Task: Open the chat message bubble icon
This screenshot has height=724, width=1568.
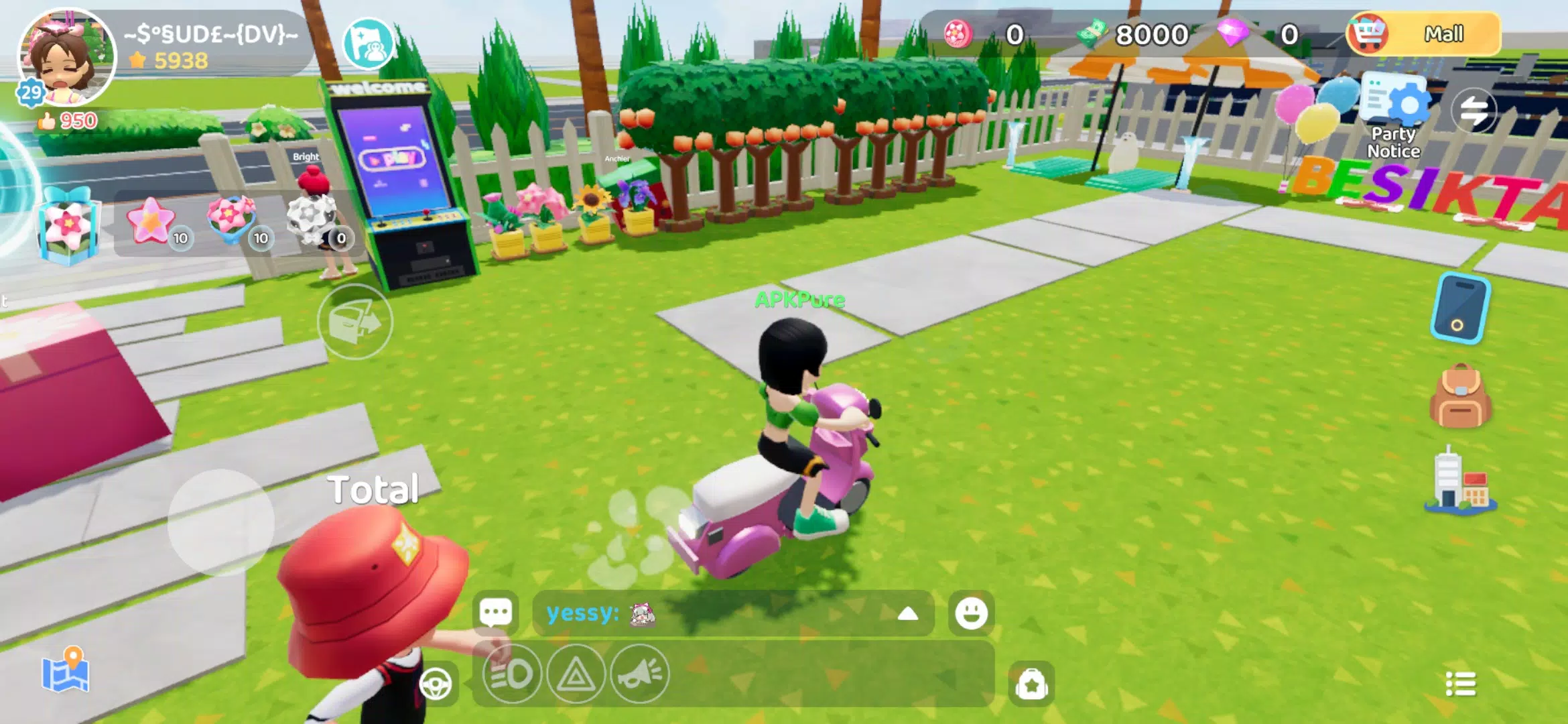Action: [x=494, y=612]
